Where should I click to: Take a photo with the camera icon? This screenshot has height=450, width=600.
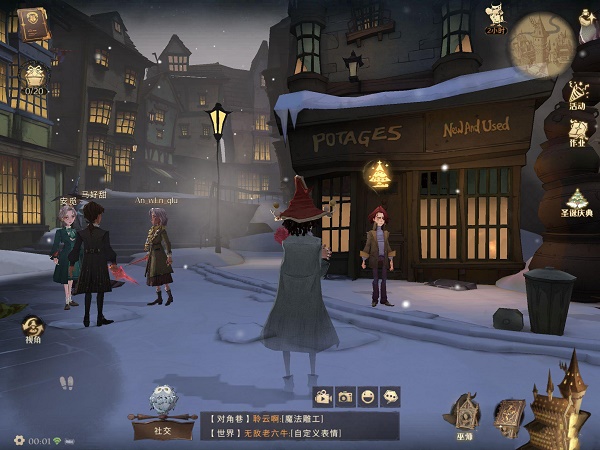pyautogui.click(x=346, y=396)
